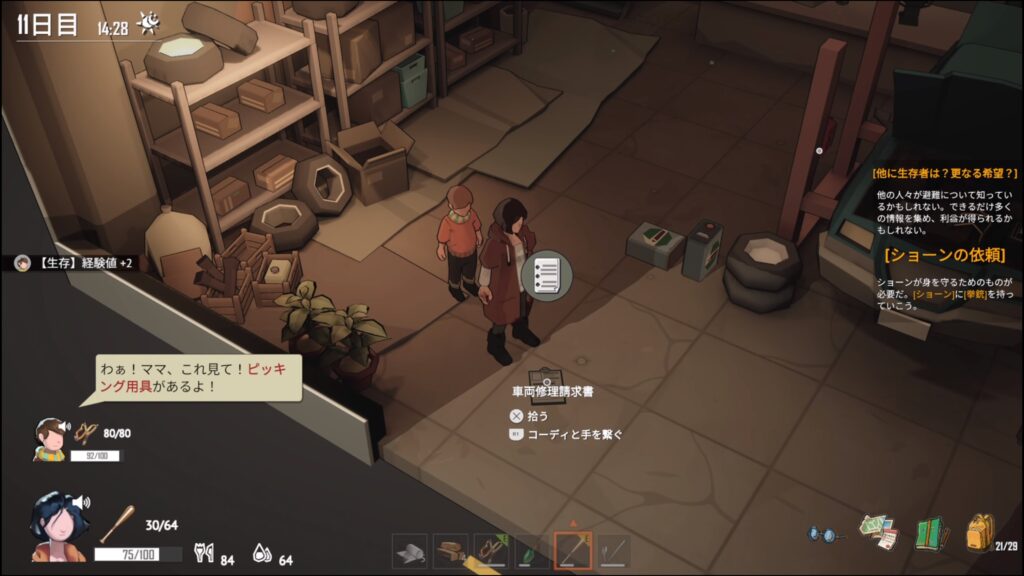Select the bandage roll hotbar slot
This screenshot has height=576, width=1024.
pos(410,550)
